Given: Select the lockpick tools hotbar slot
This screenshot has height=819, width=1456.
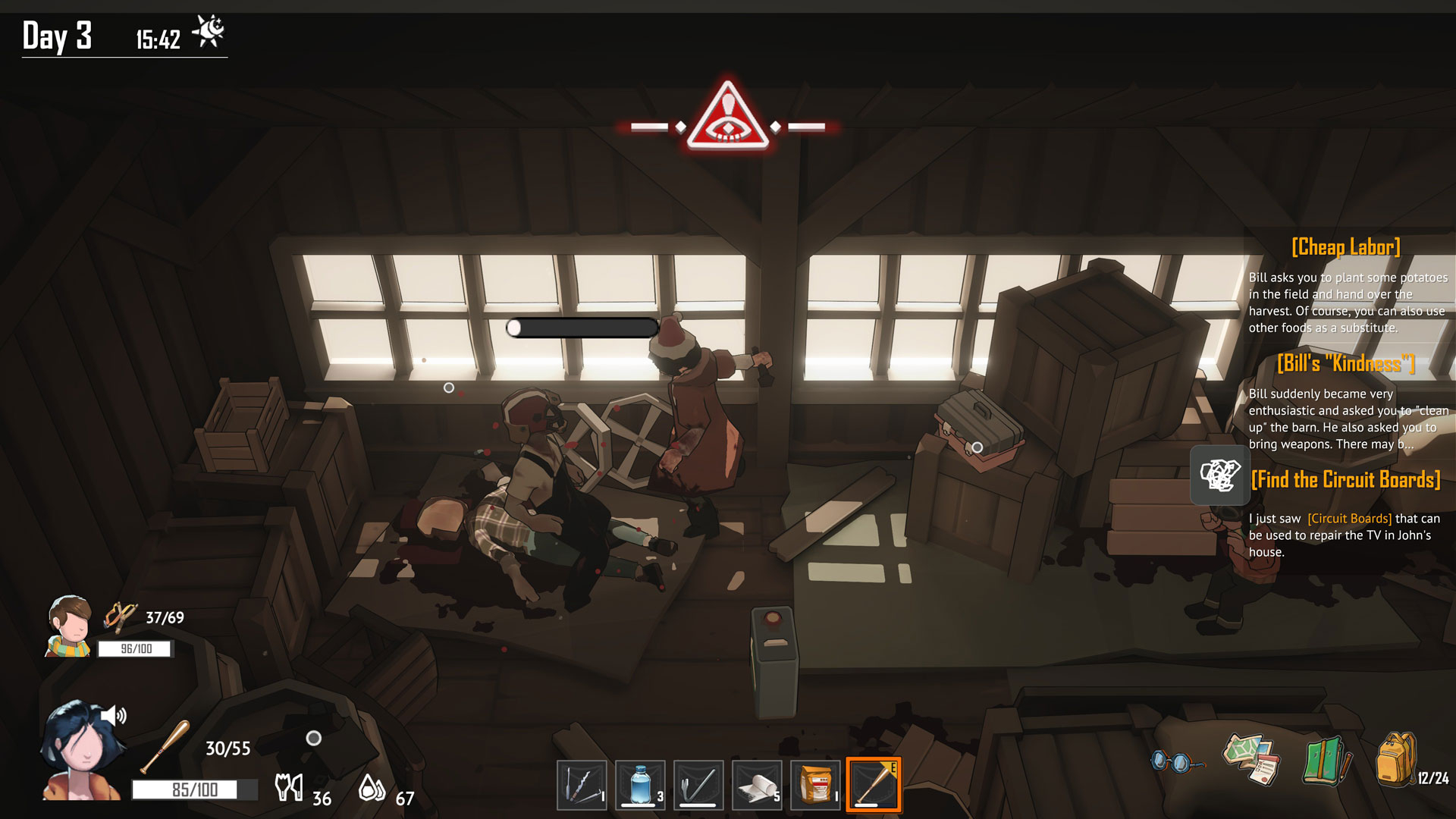Looking at the screenshot, I should (582, 786).
